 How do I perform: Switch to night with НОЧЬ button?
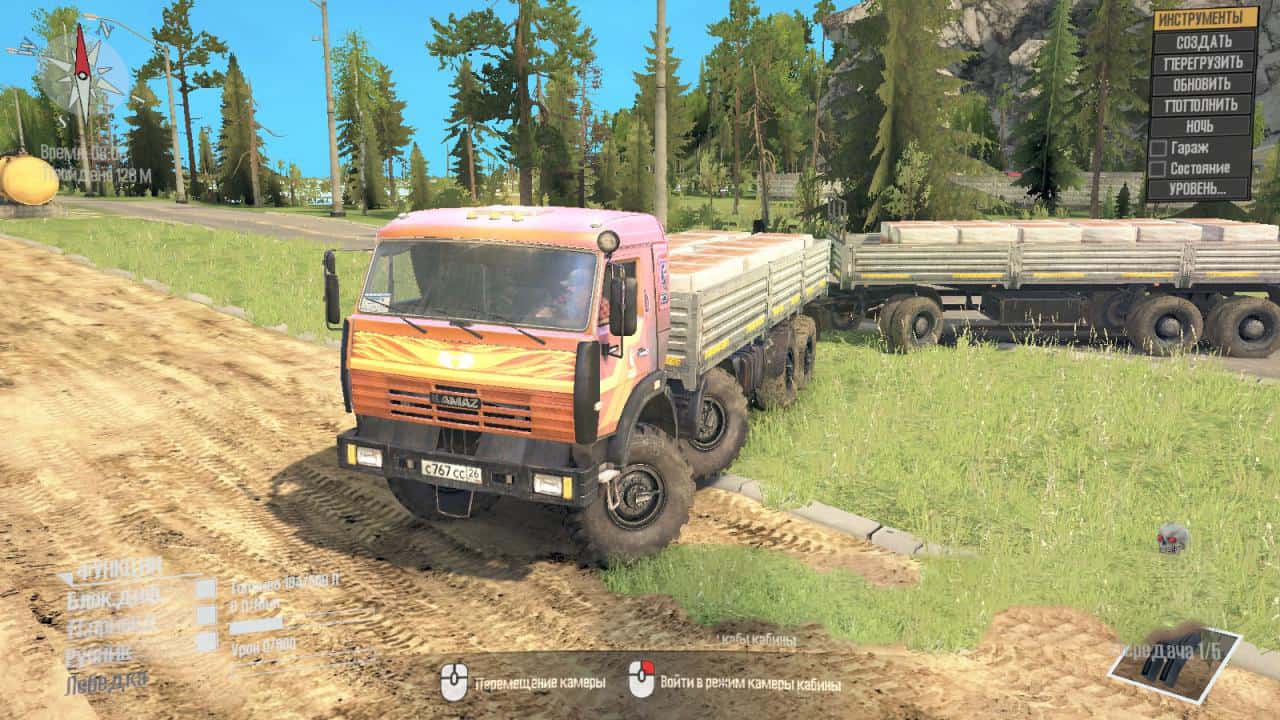pyautogui.click(x=1203, y=127)
